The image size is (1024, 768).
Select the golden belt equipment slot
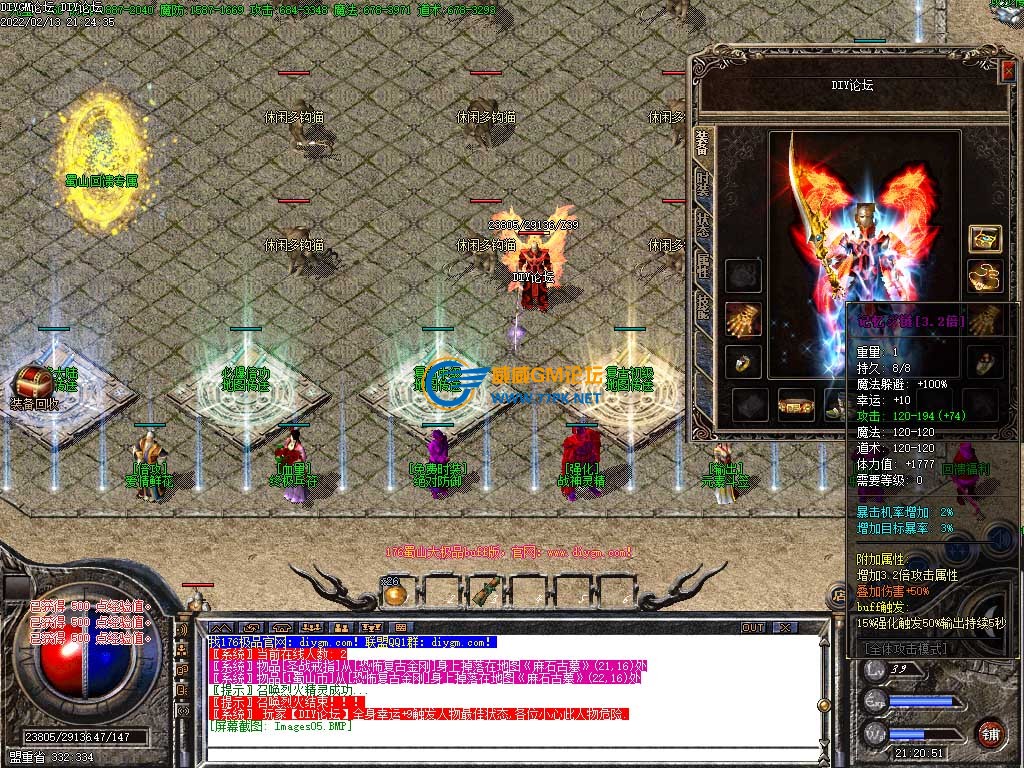796,405
